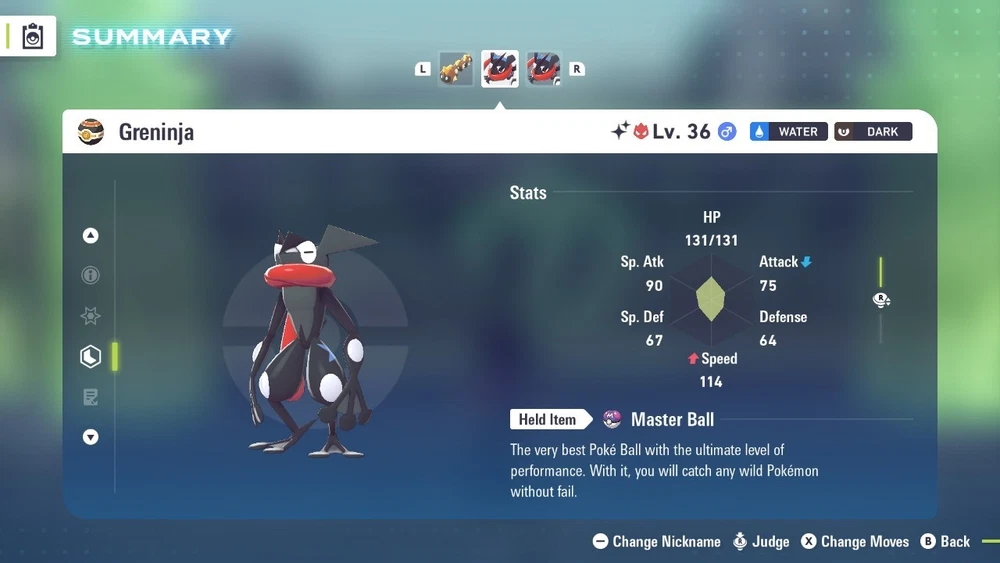Select the brown segmented Pokémon party thumbnail
The height and width of the screenshot is (563, 1000).
(x=456, y=69)
